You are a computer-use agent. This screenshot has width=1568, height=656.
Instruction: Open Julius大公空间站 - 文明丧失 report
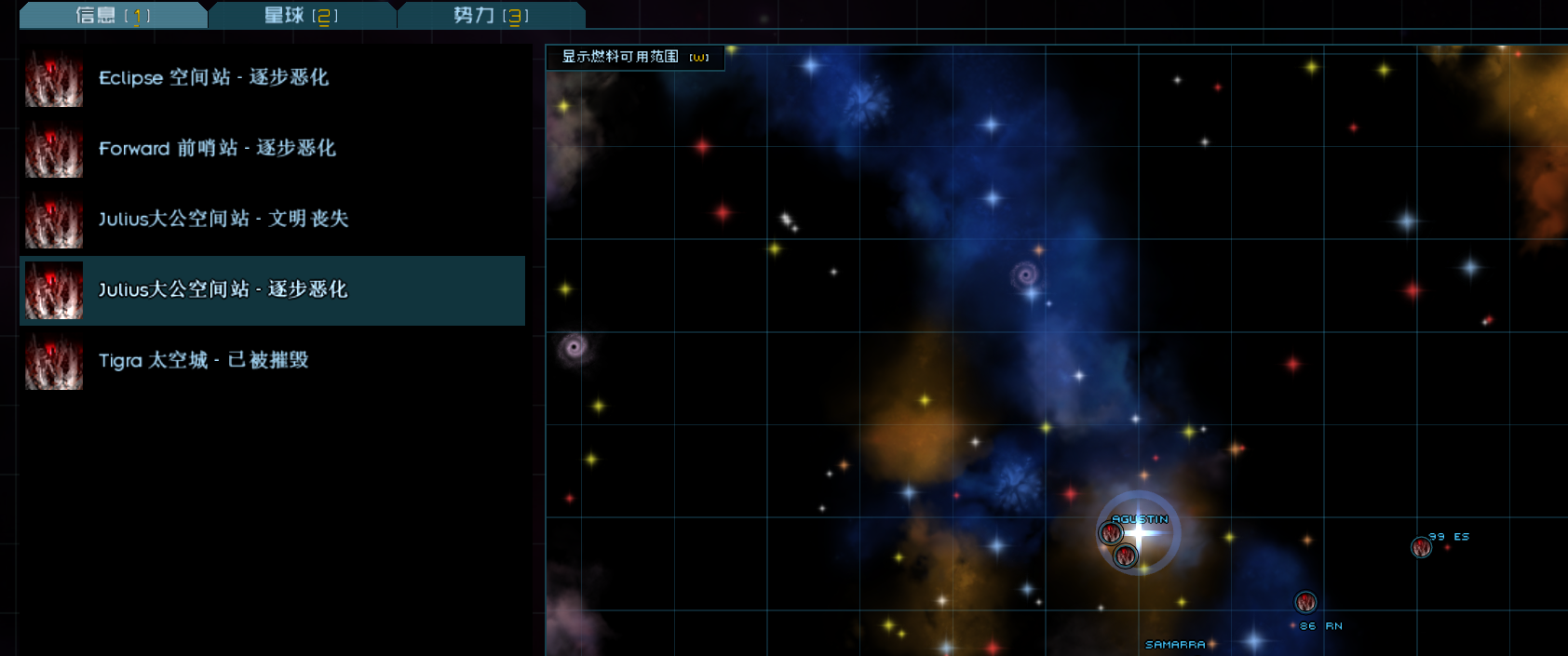click(x=223, y=219)
